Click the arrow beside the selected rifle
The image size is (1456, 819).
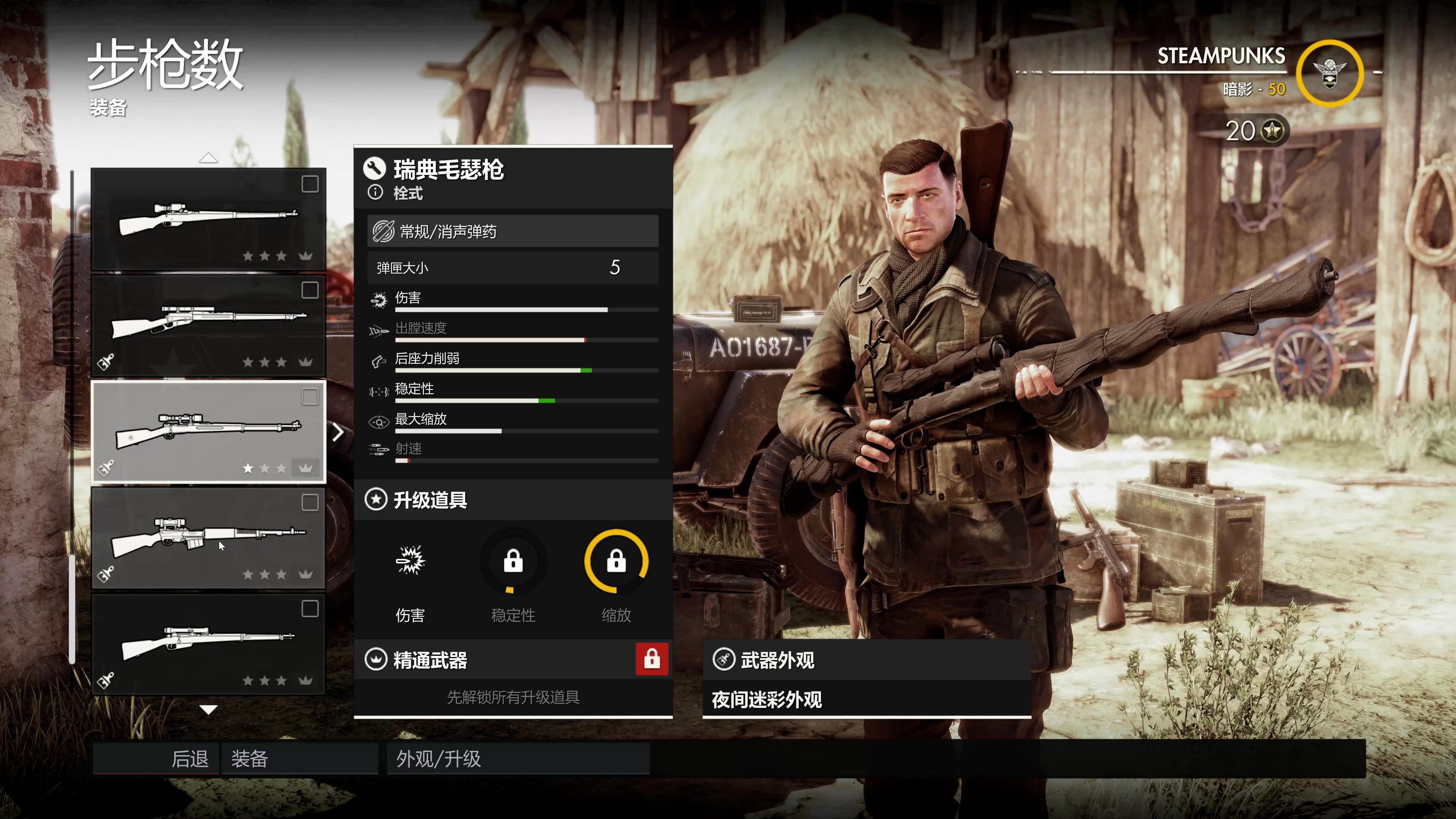338,432
